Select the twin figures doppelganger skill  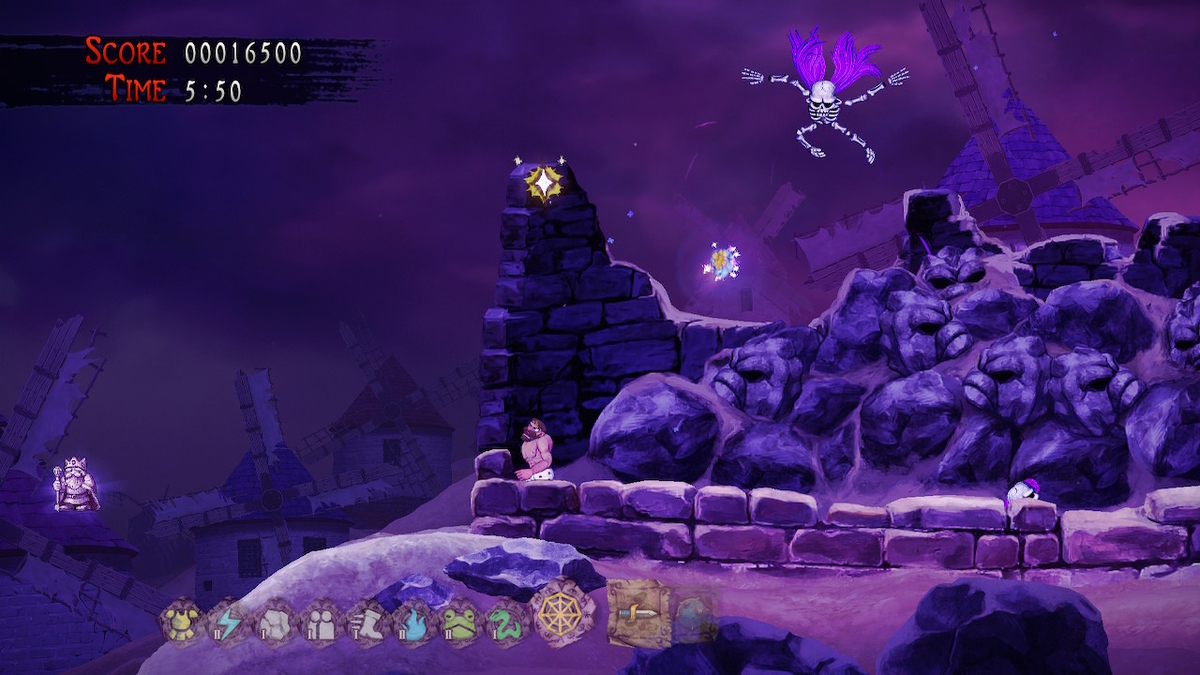320,624
